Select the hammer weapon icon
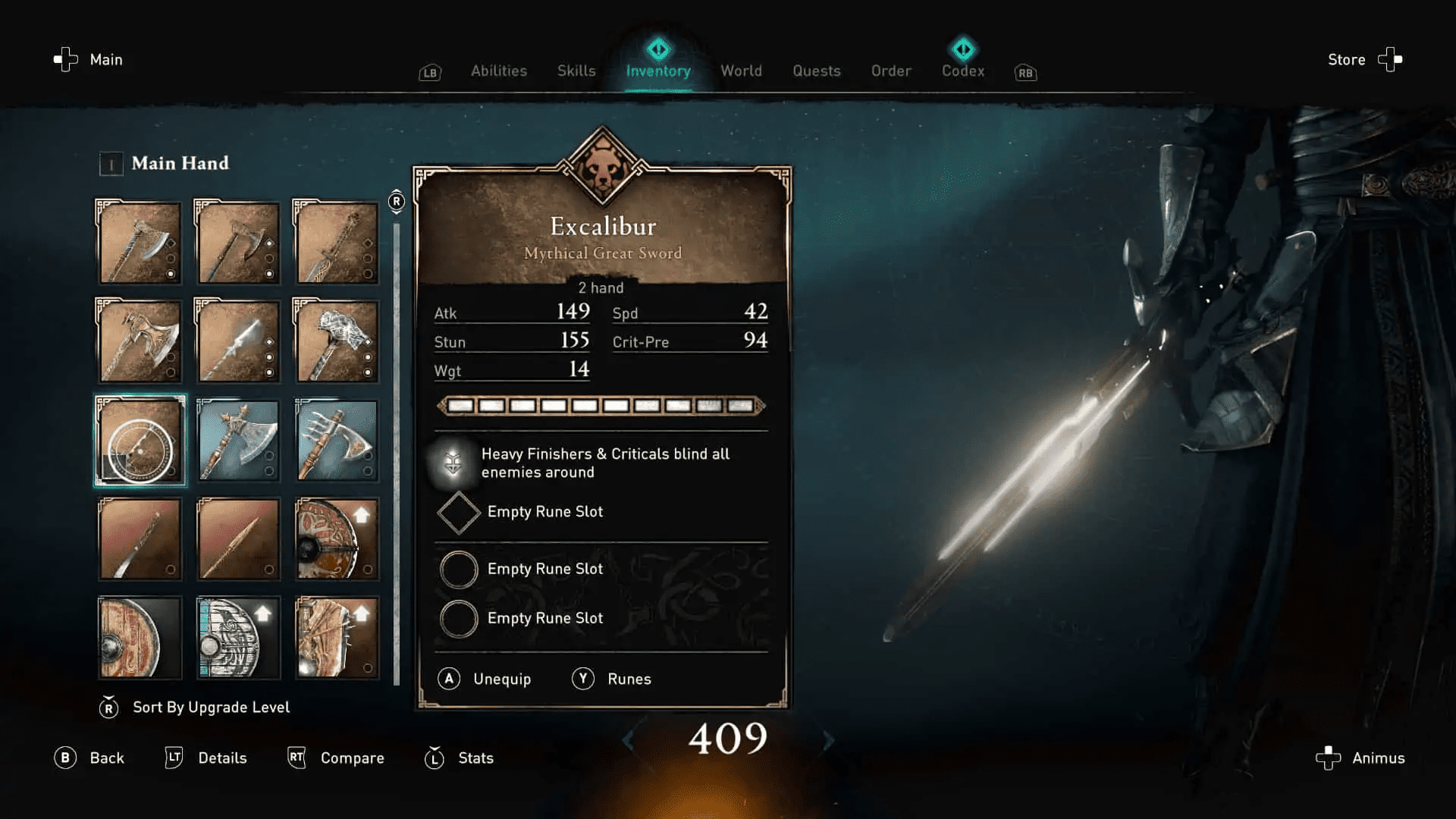 pos(337,341)
